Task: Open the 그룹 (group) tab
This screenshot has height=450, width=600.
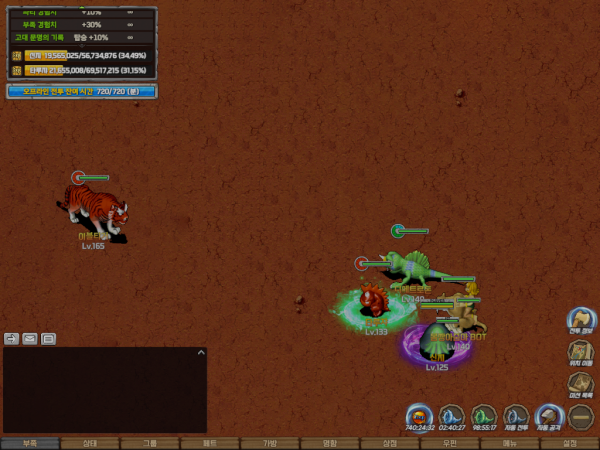Action: point(150,443)
